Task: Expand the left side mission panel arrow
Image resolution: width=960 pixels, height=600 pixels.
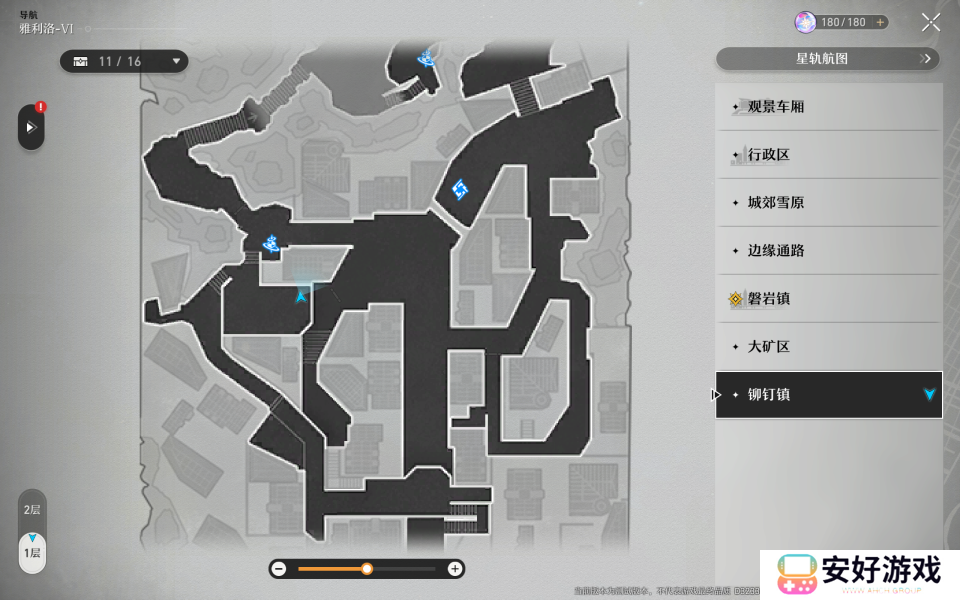Action: [x=31, y=128]
